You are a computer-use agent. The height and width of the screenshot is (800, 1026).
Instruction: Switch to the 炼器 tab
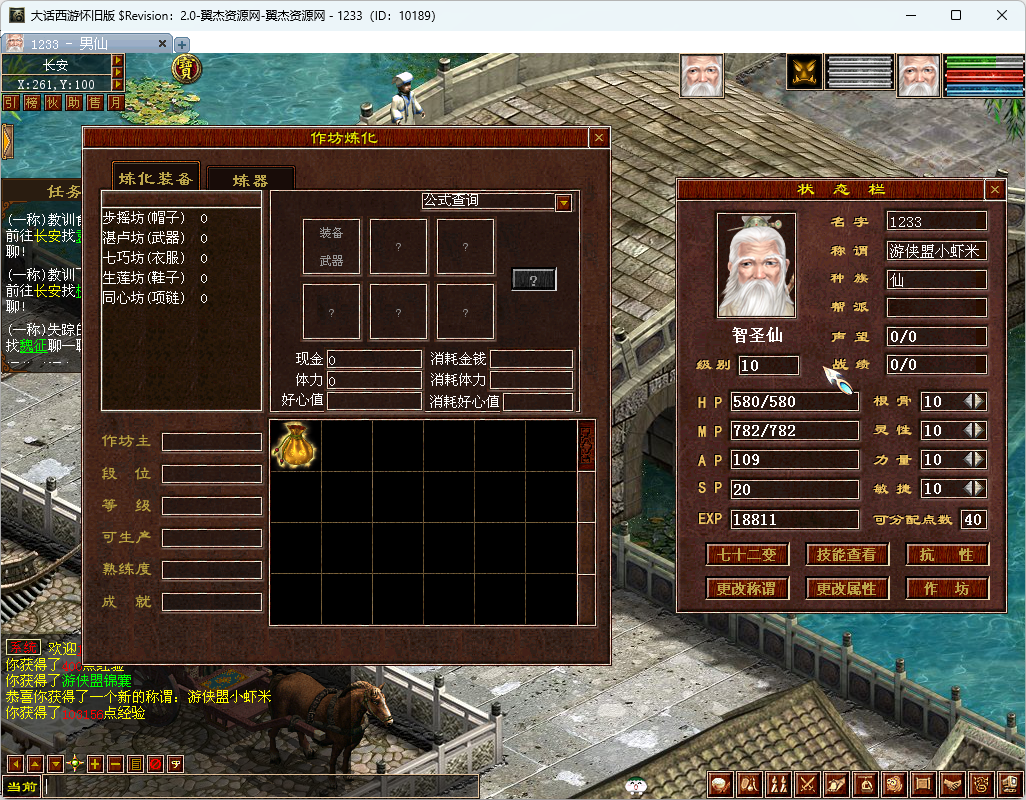click(x=250, y=181)
